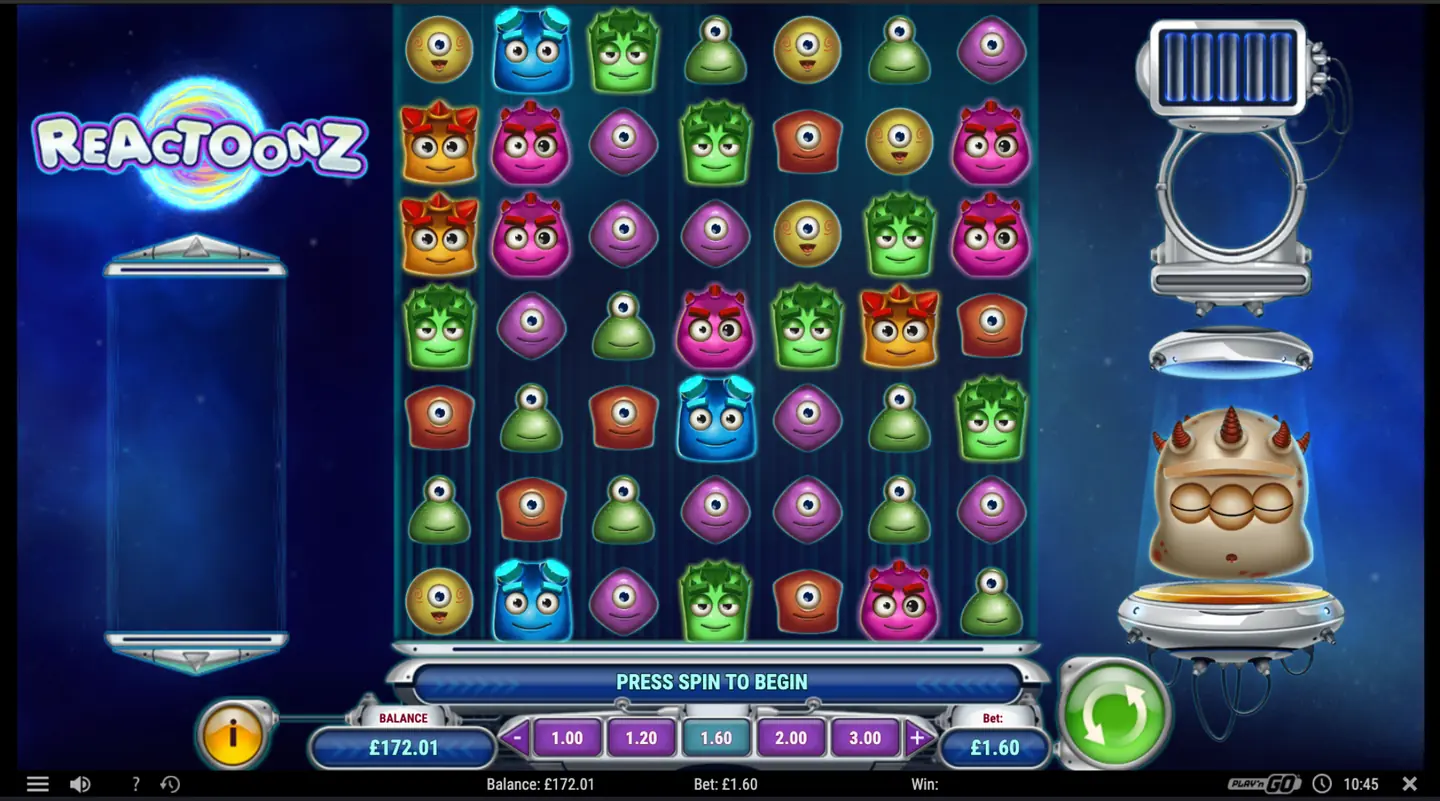1440x801 pixels.
Task: Open the game history icon
Action: pos(170,784)
